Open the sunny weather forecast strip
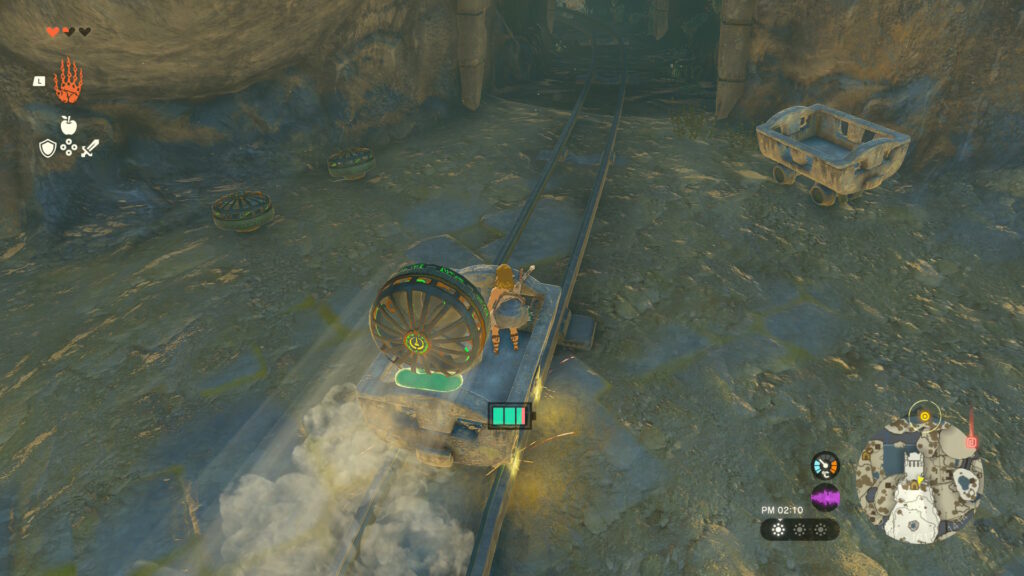Image resolution: width=1024 pixels, height=576 pixels. (x=799, y=529)
